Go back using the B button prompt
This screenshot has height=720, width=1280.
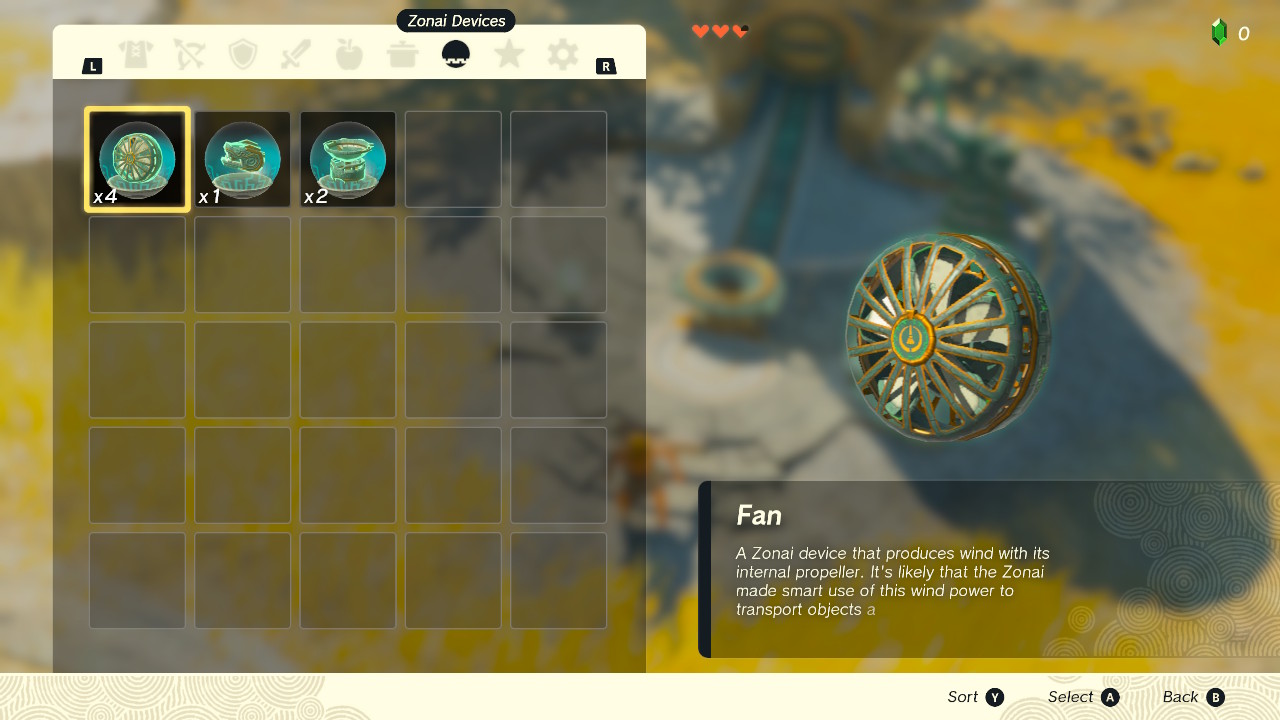1213,697
